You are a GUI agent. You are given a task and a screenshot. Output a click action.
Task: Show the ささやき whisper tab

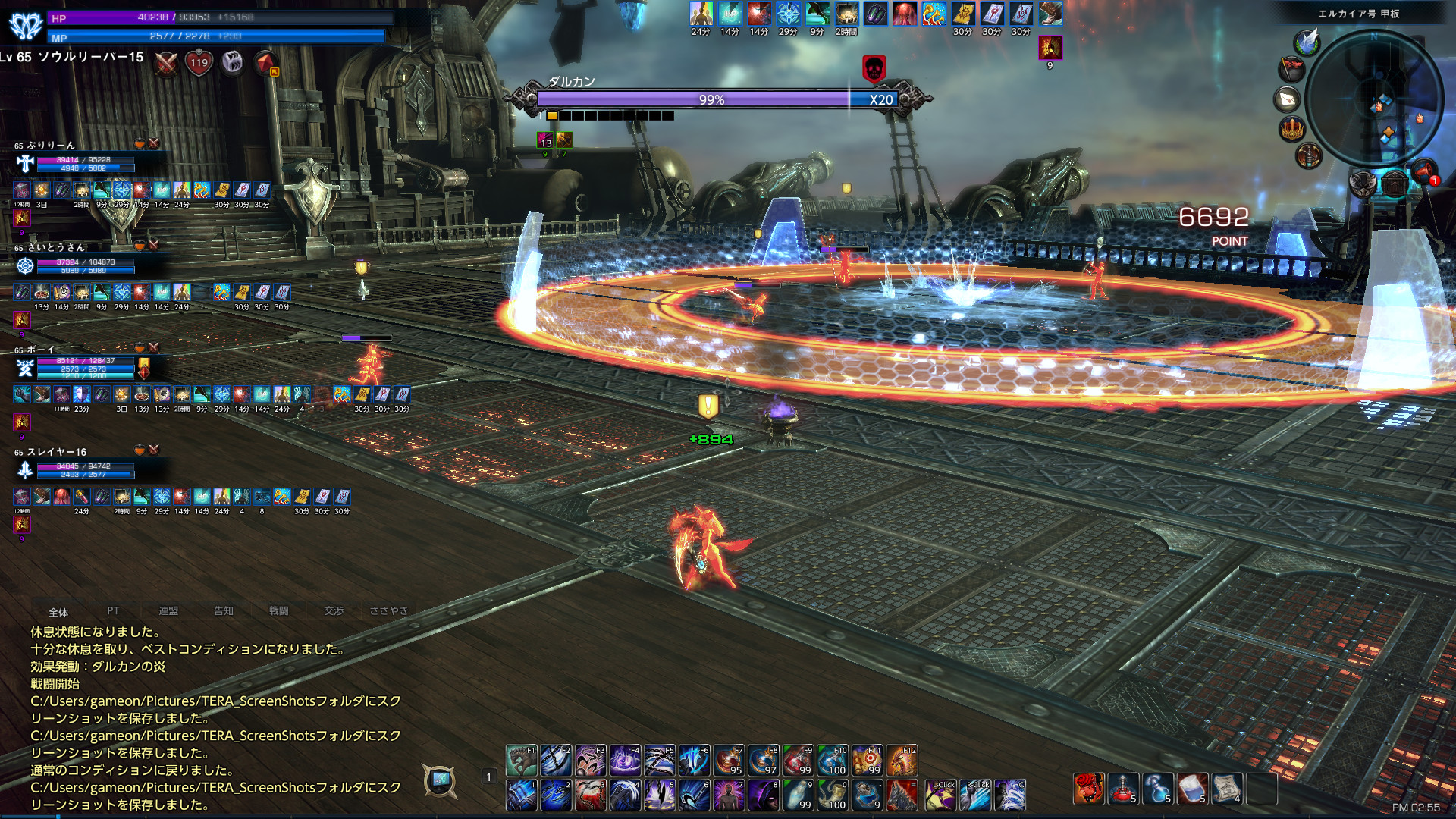(388, 611)
